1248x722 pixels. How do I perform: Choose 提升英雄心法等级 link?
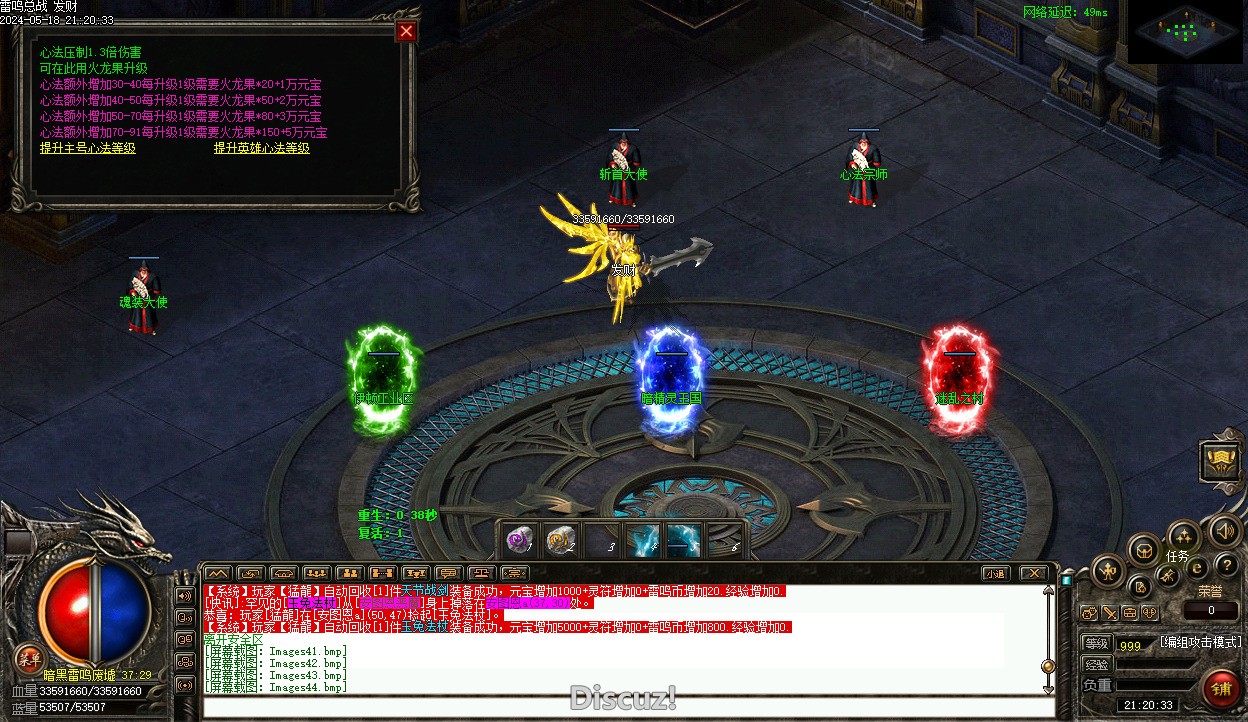[x=262, y=148]
